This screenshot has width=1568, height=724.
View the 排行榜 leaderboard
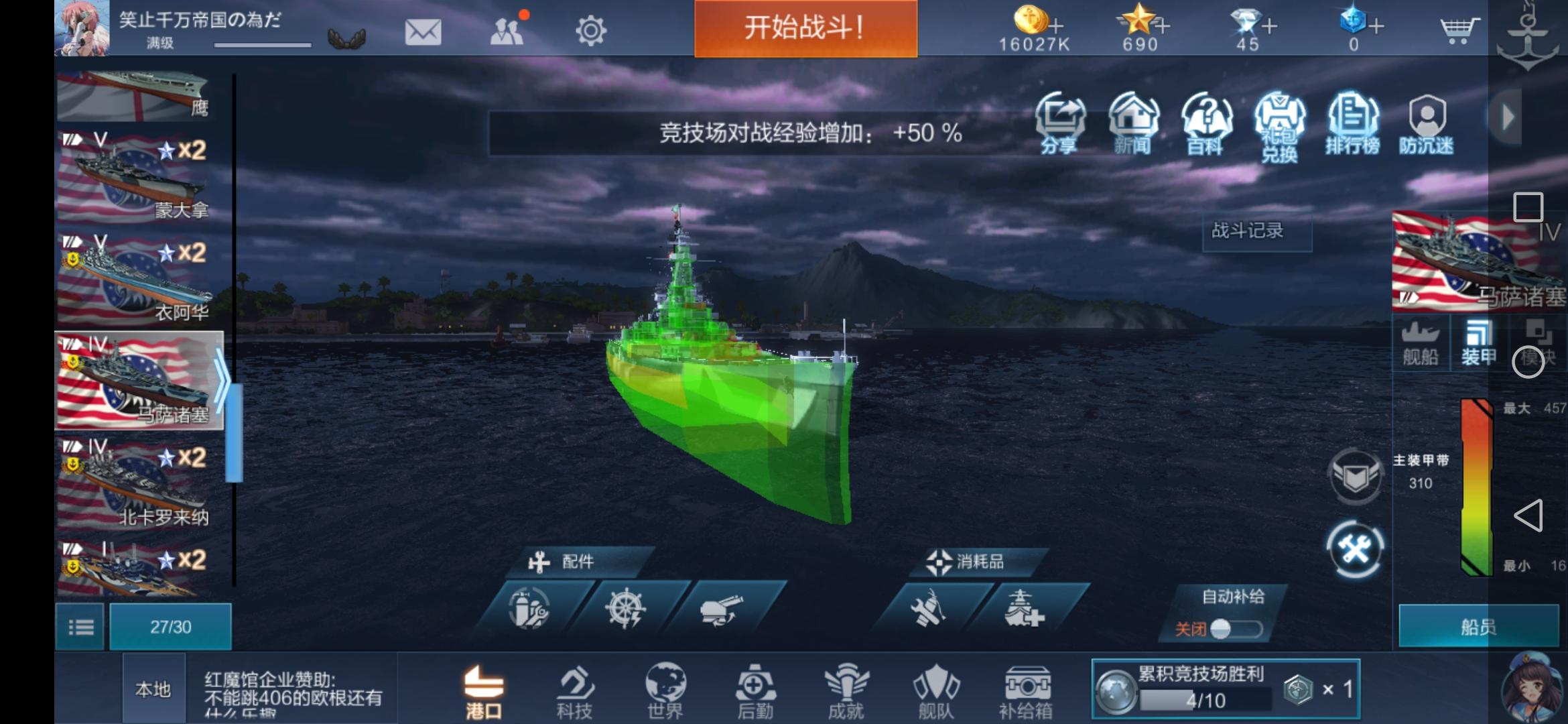(x=1353, y=124)
